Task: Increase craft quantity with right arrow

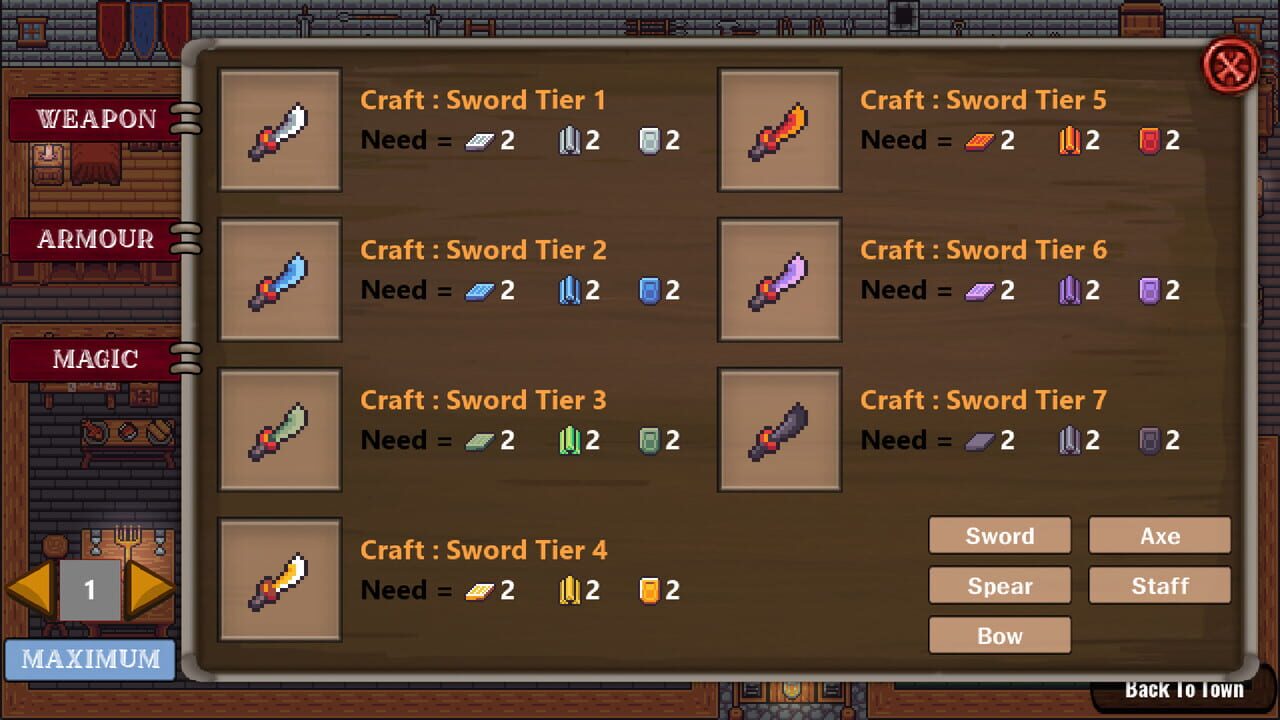Action: [x=150, y=590]
